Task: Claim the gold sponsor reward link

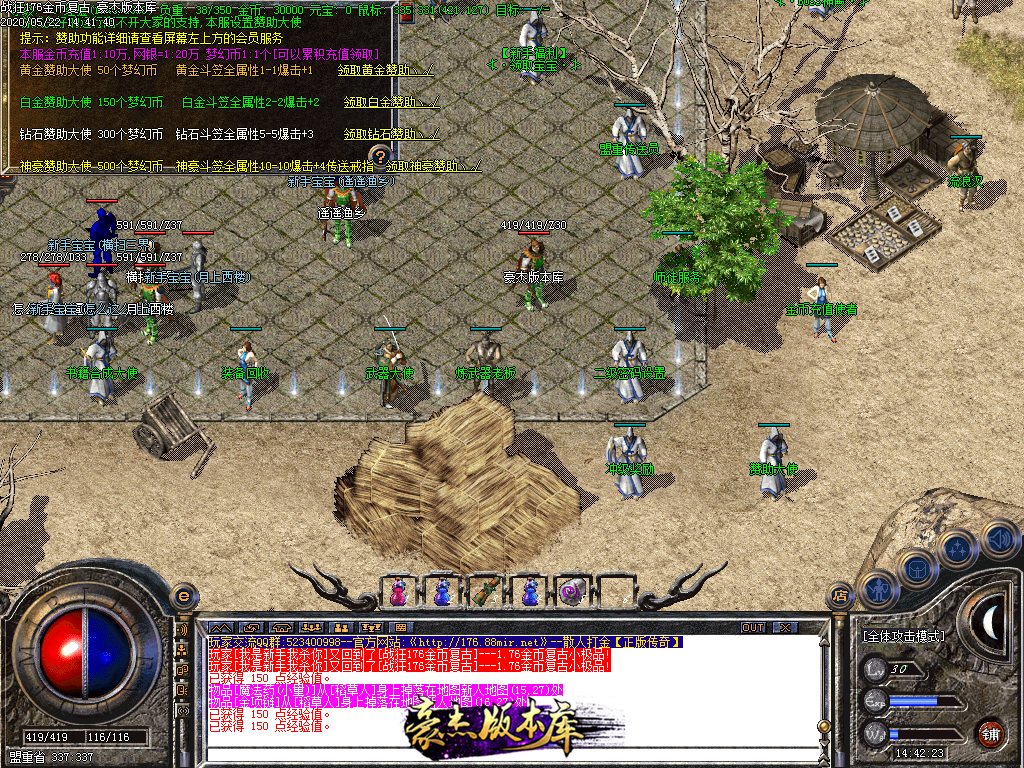Action: tap(386, 71)
